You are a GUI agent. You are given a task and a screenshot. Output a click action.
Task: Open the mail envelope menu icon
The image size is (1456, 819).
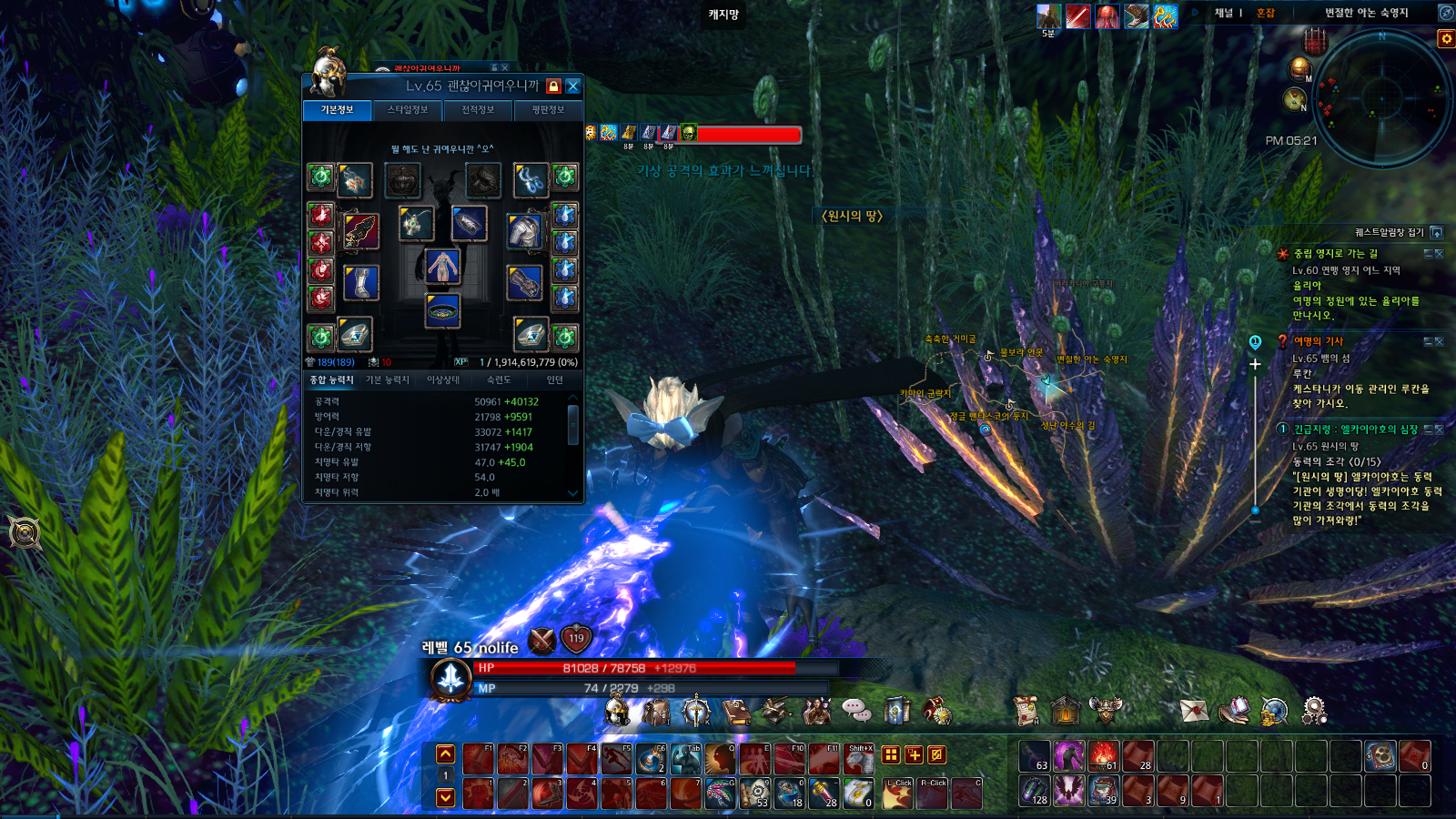[1194, 711]
